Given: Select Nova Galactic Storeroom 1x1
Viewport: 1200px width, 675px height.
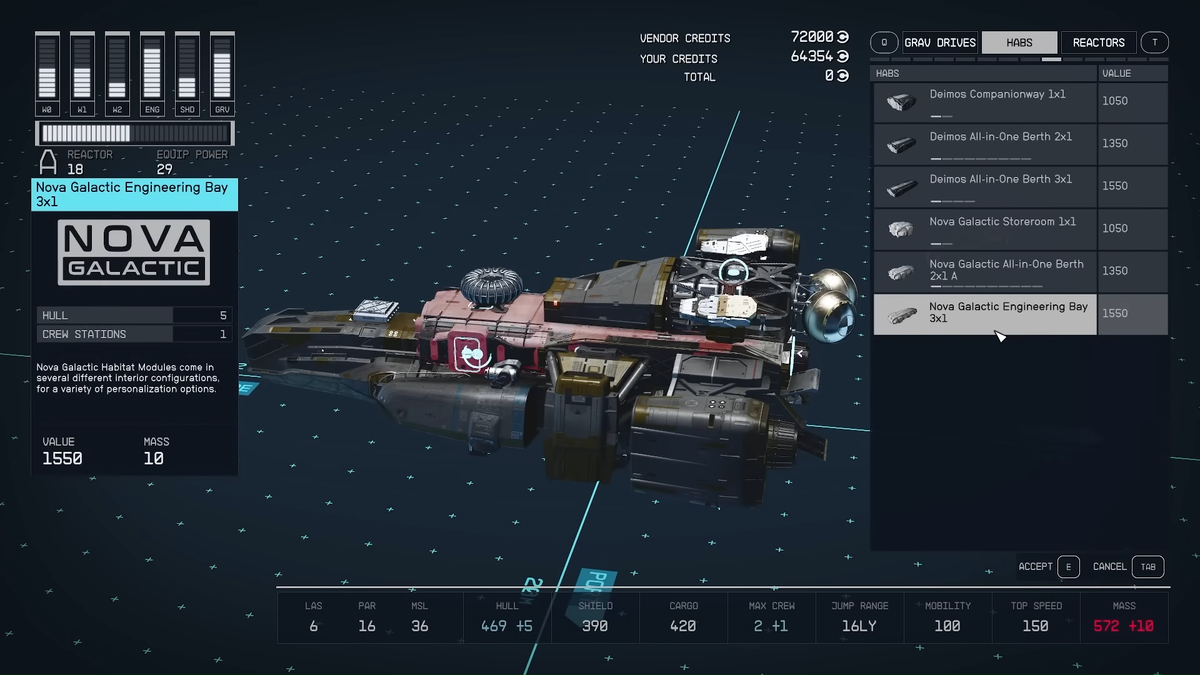Looking at the screenshot, I should tap(986, 229).
